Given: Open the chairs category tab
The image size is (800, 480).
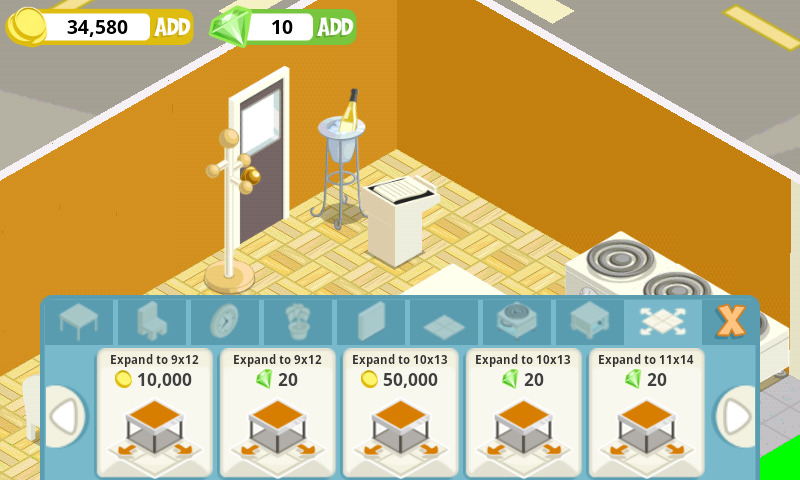Looking at the screenshot, I should point(151,322).
